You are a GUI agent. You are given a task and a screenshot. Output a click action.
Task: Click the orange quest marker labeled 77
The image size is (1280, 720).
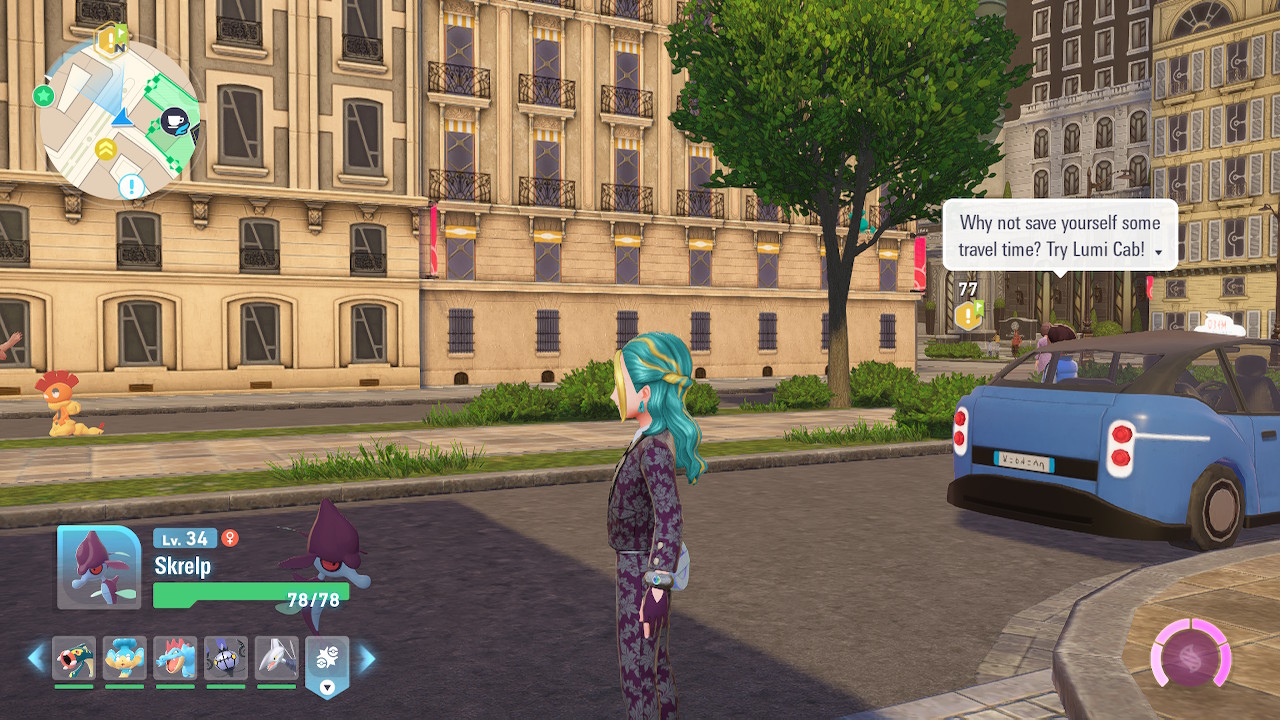(x=968, y=314)
